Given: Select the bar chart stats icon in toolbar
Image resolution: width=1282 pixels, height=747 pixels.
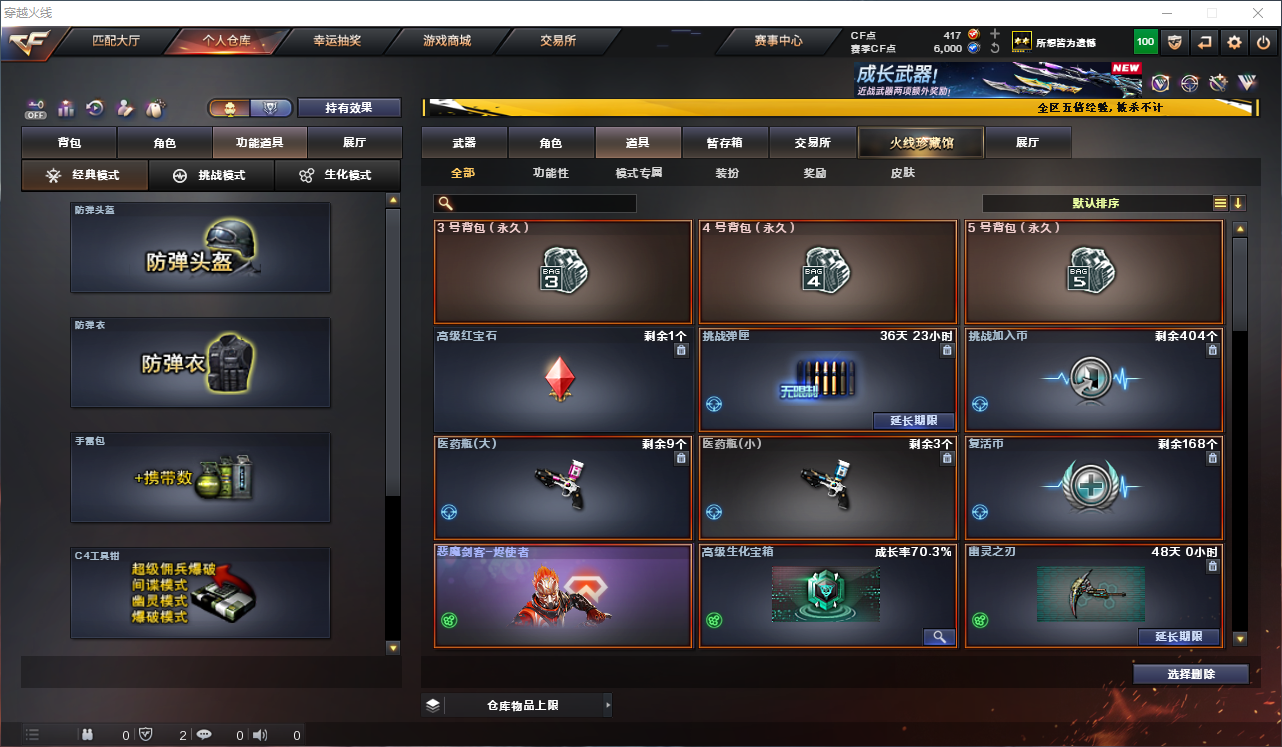Looking at the screenshot, I should pos(66,108).
